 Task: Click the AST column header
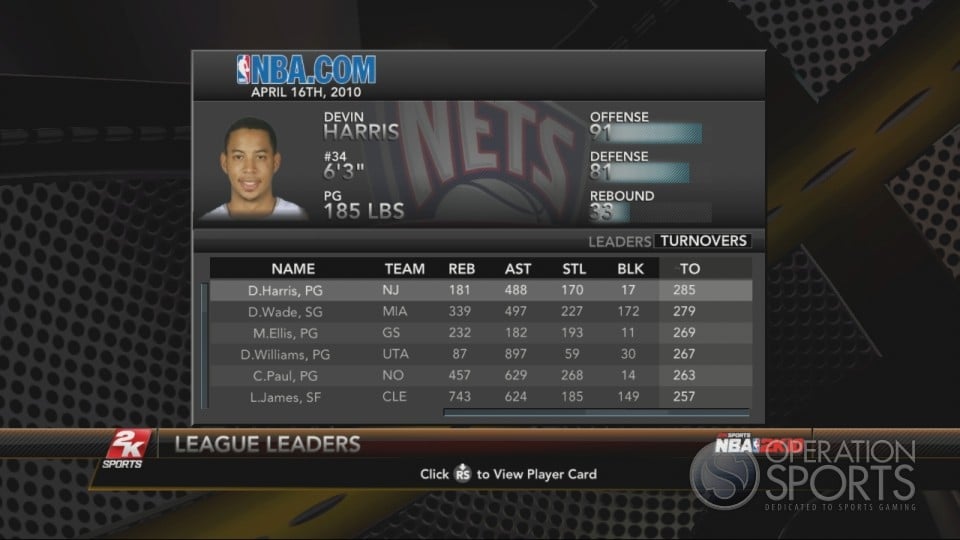518,269
